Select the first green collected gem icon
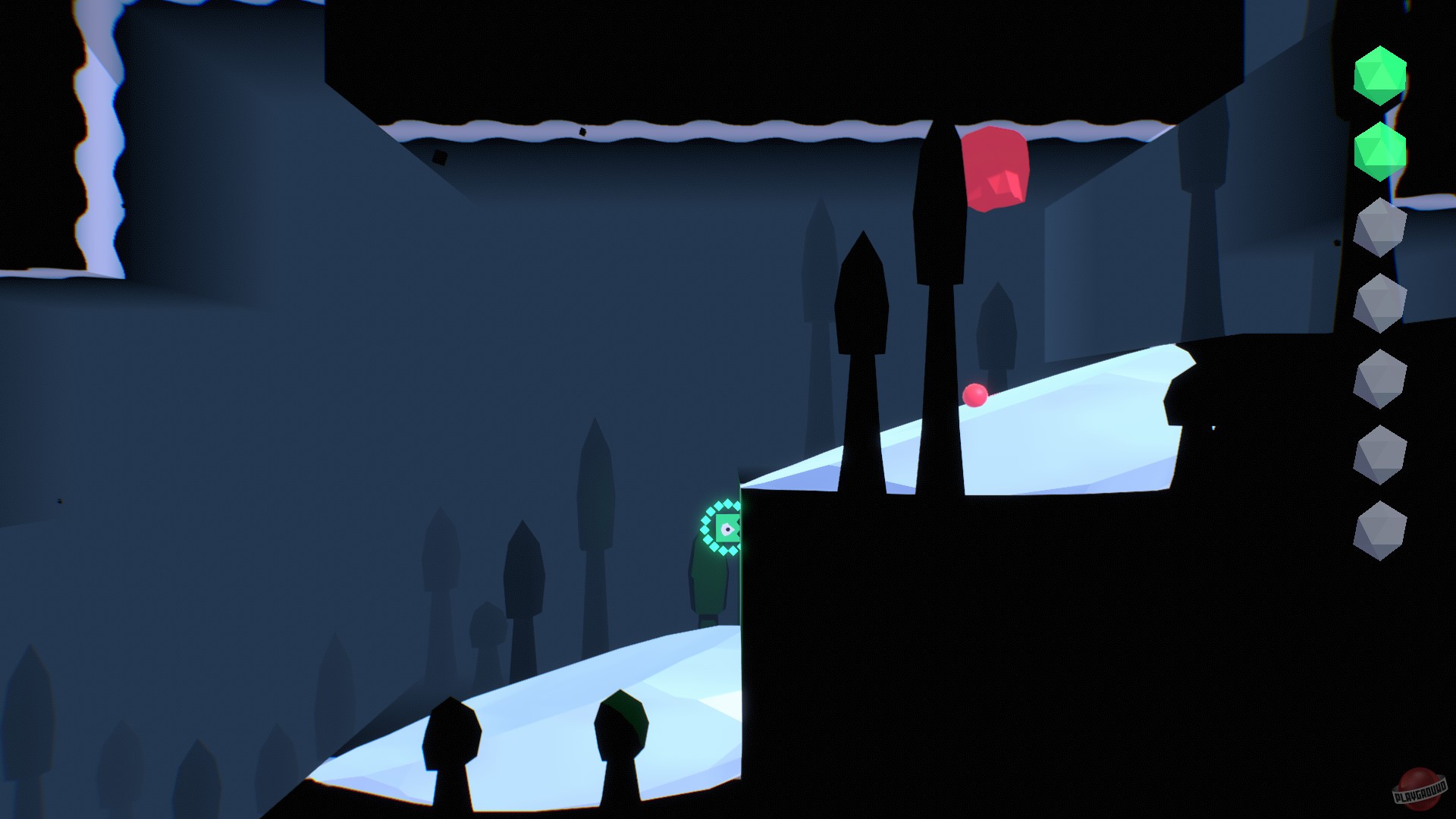 [x=1380, y=76]
